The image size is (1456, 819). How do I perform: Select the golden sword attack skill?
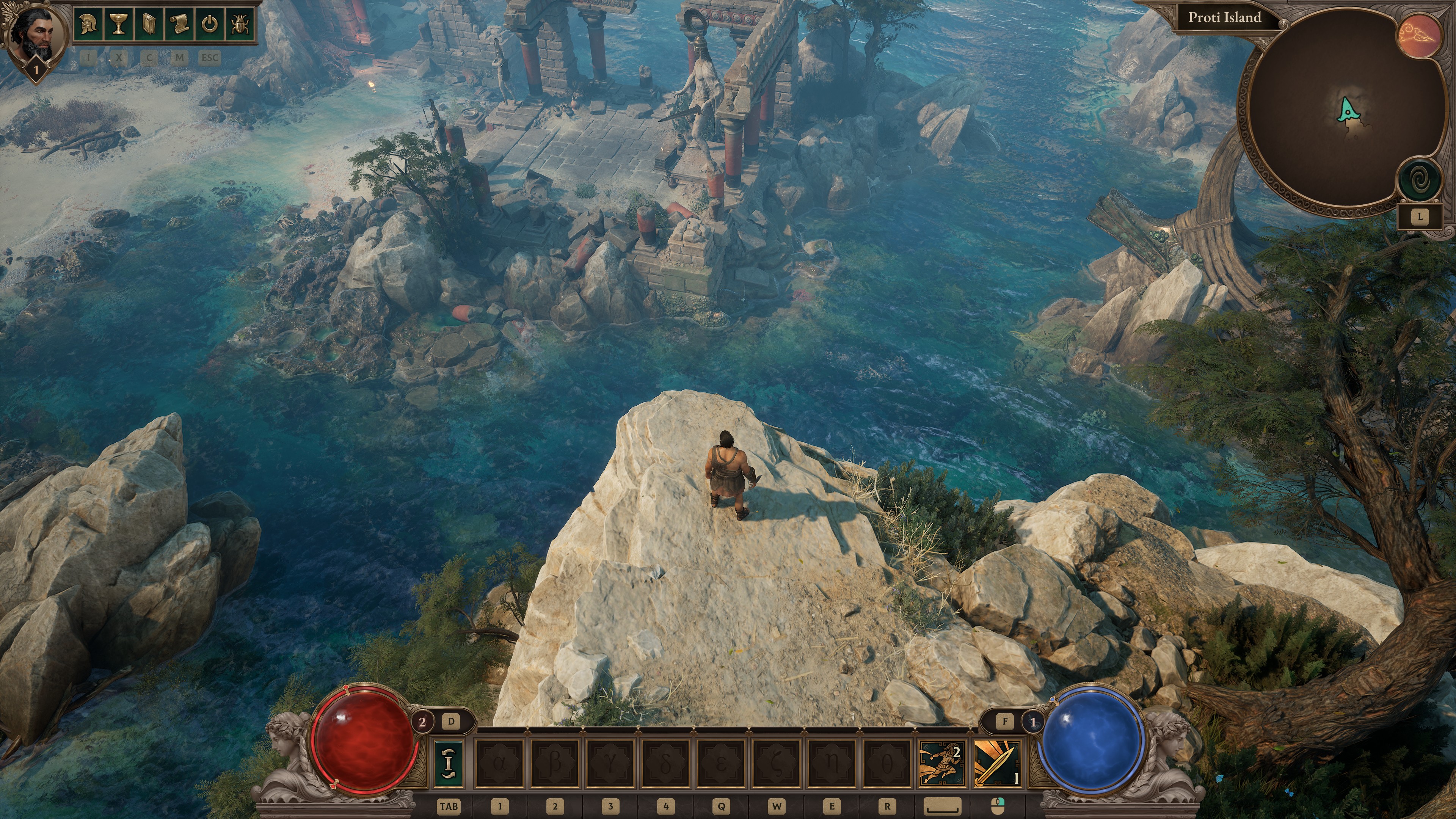point(997,764)
